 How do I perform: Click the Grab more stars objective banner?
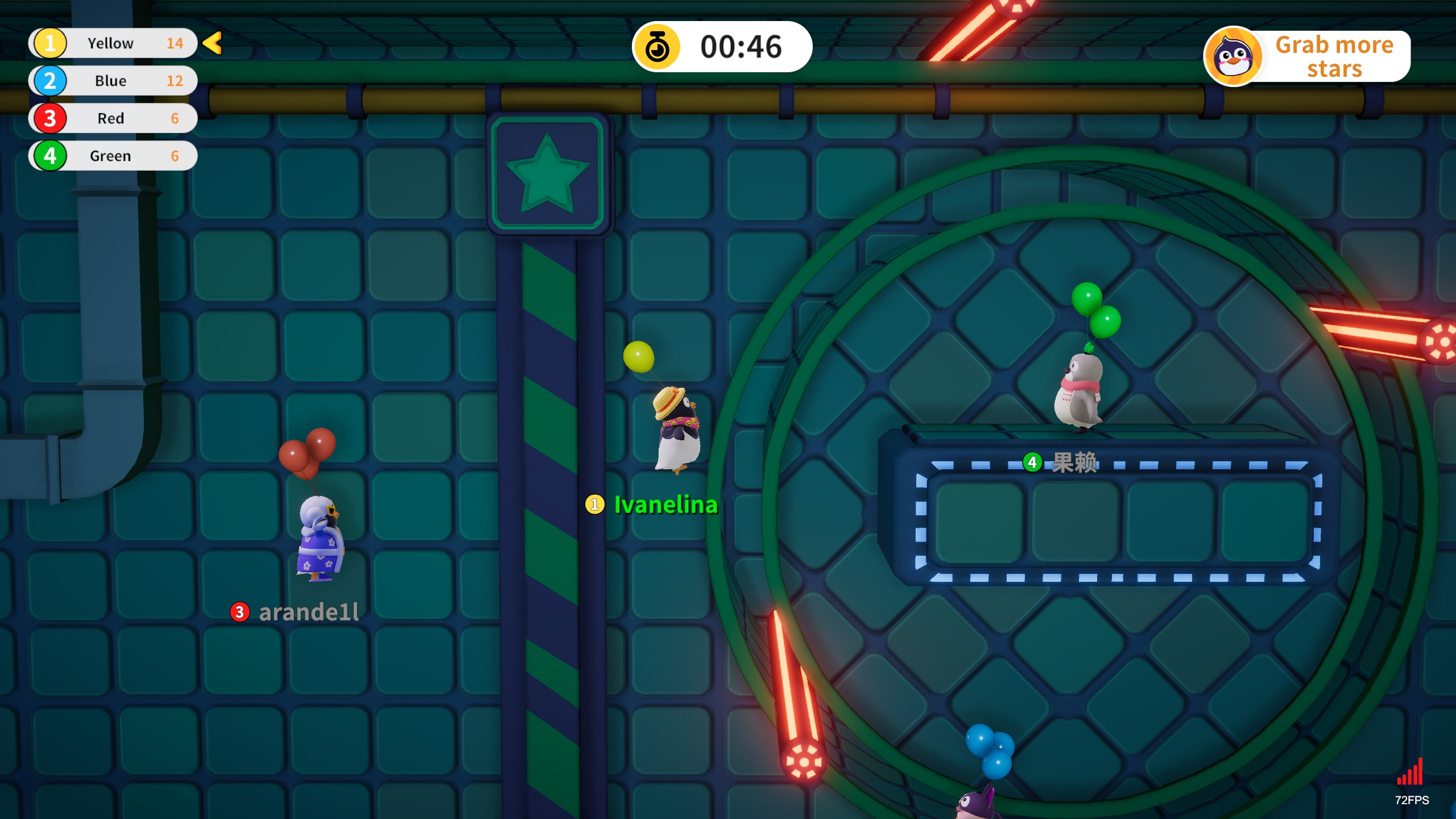tap(1333, 56)
